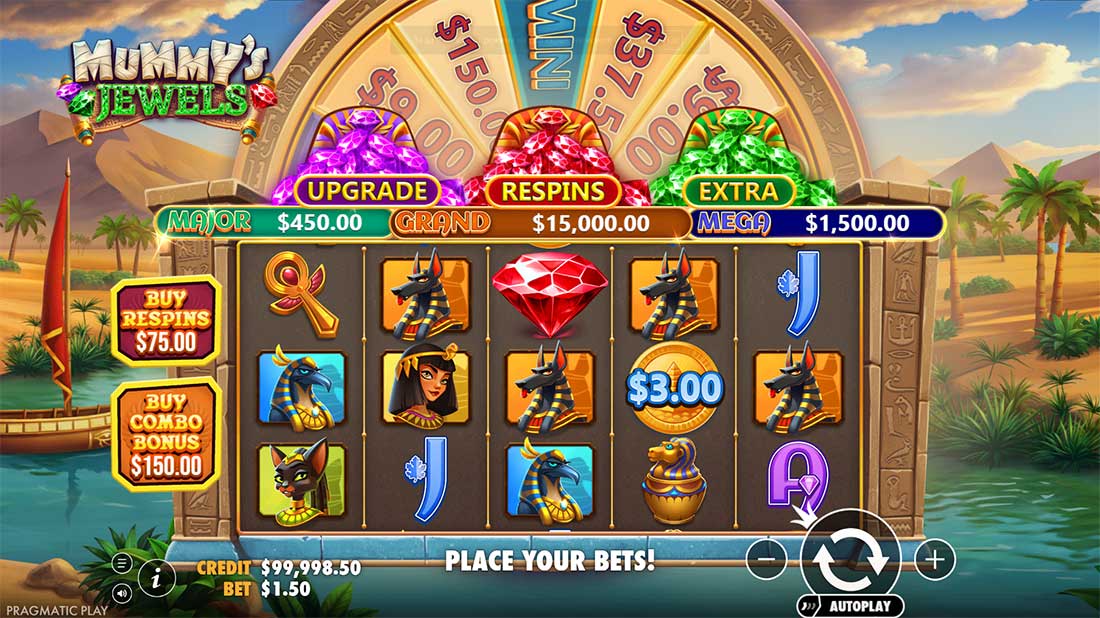Spin the reels with the circular arrows button

(x=850, y=561)
